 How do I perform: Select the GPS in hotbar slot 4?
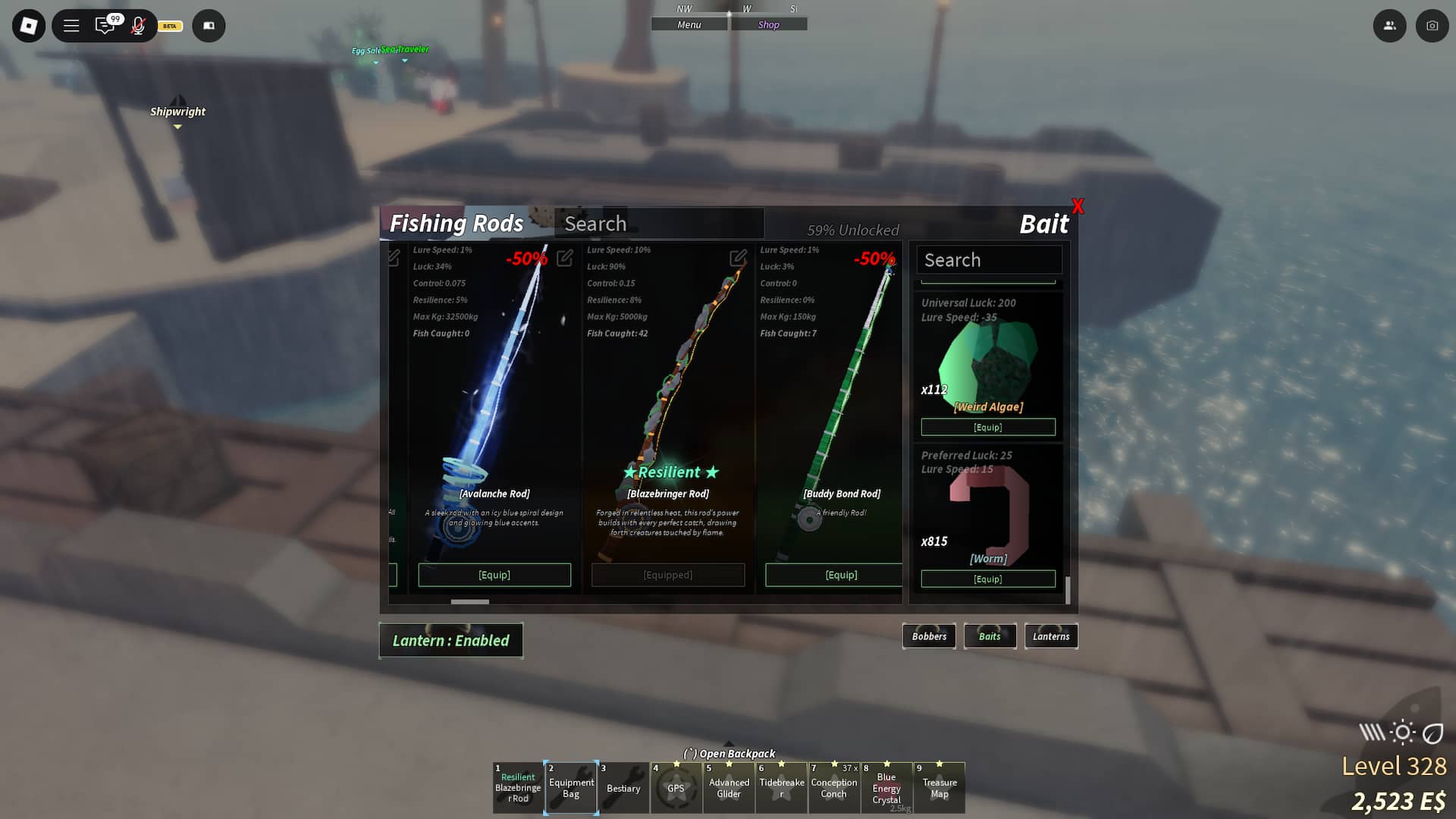click(x=676, y=788)
